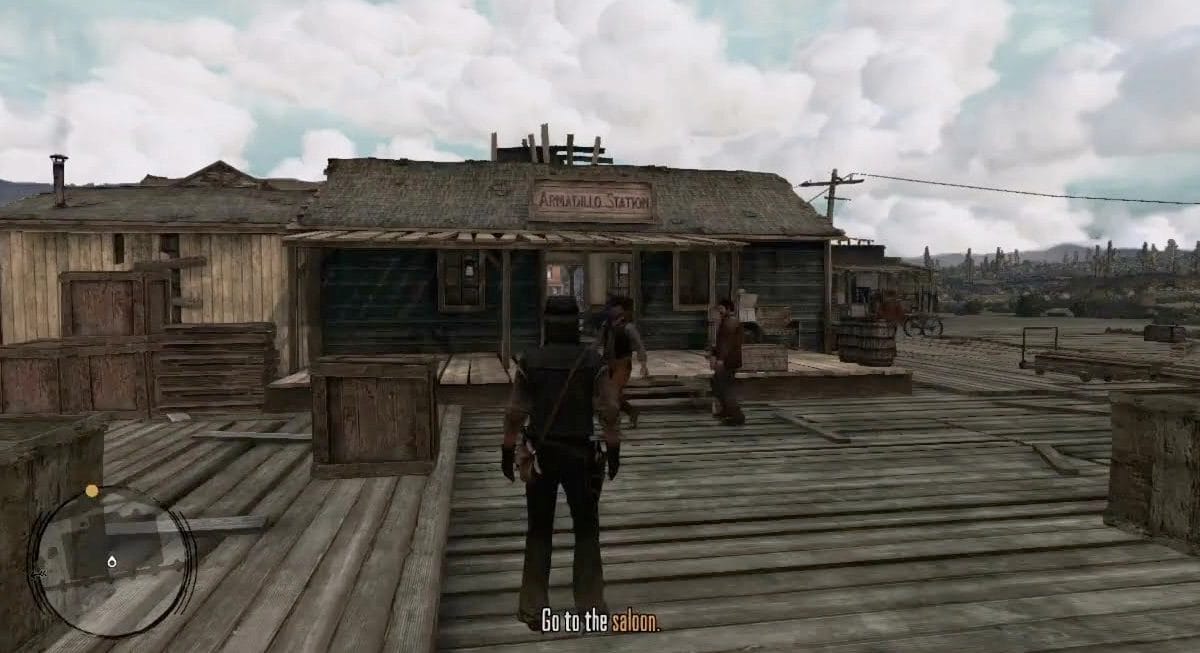Open the circular minimap
Image resolution: width=1200 pixels, height=653 pixels.
click(x=111, y=561)
